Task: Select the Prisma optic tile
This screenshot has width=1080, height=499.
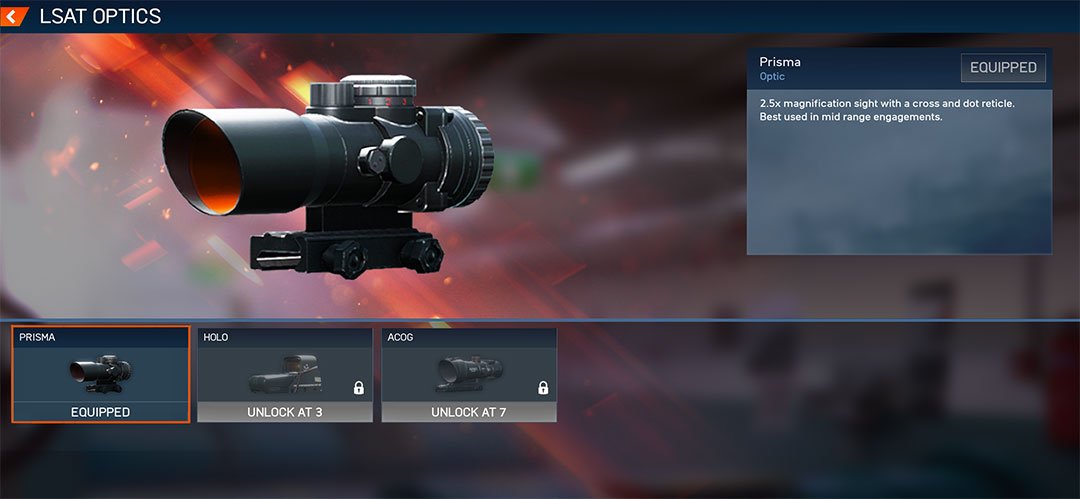Action: click(x=100, y=375)
